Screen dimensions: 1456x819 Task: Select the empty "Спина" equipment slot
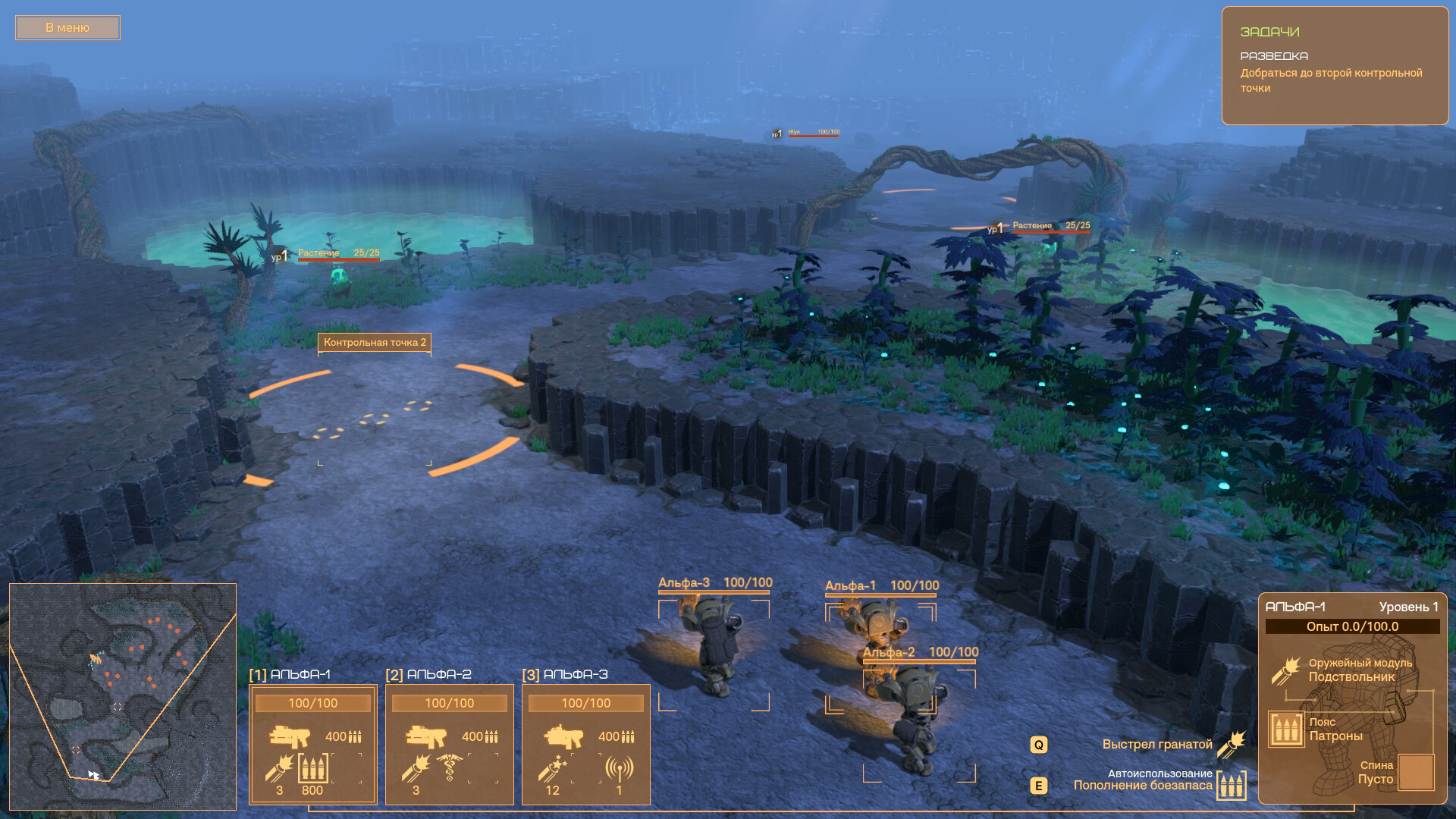pyautogui.click(x=1415, y=773)
